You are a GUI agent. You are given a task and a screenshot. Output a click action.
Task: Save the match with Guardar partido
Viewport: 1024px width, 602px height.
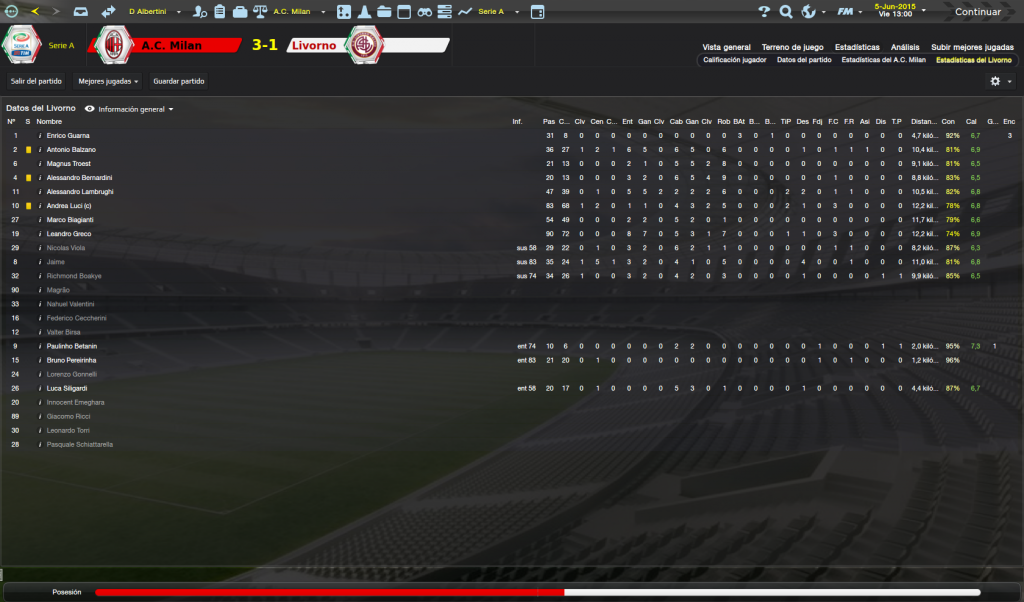(x=178, y=81)
